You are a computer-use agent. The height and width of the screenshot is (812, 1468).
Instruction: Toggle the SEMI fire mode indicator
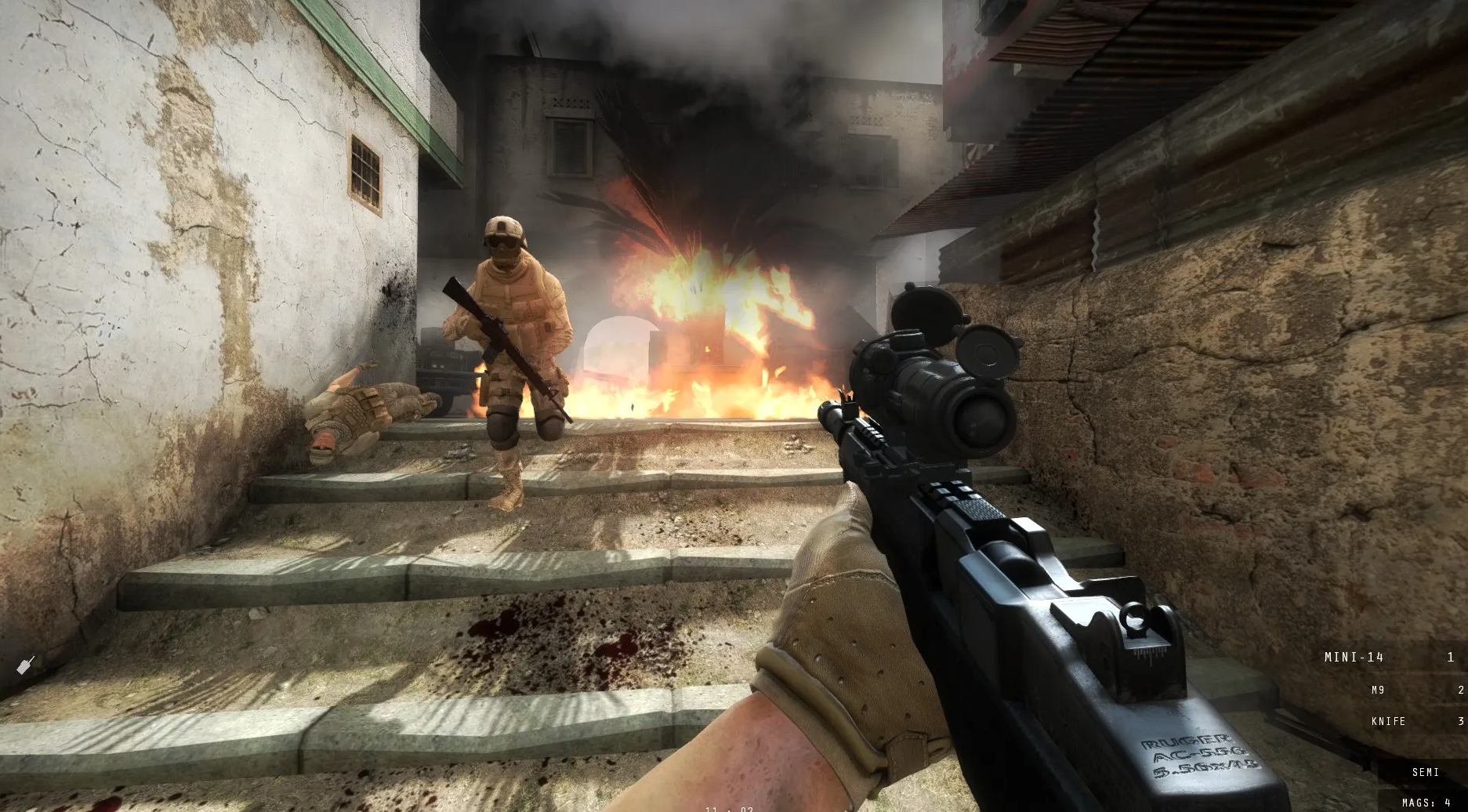(x=1426, y=771)
